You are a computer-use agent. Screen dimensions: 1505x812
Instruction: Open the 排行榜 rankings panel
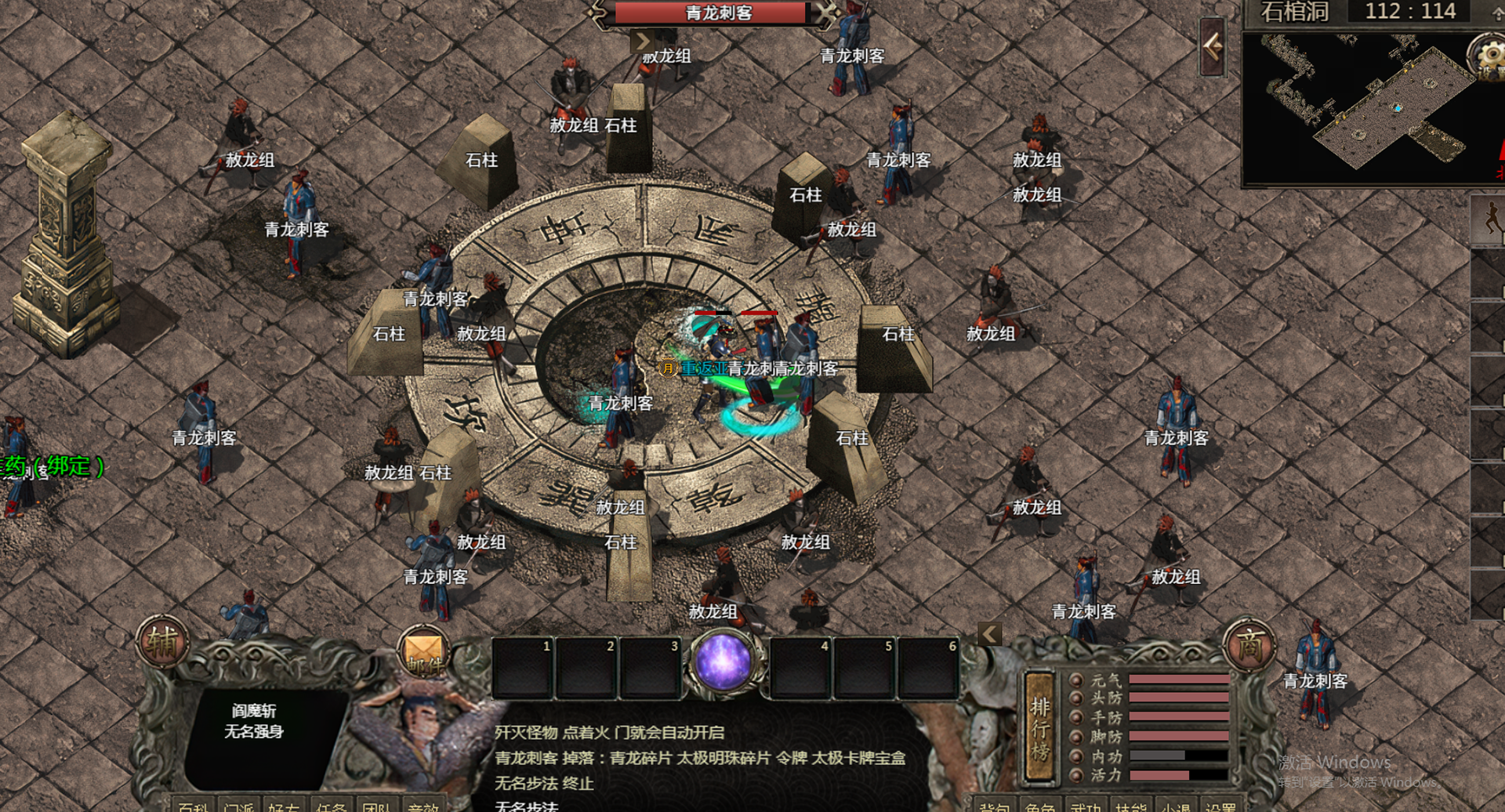[1040, 728]
